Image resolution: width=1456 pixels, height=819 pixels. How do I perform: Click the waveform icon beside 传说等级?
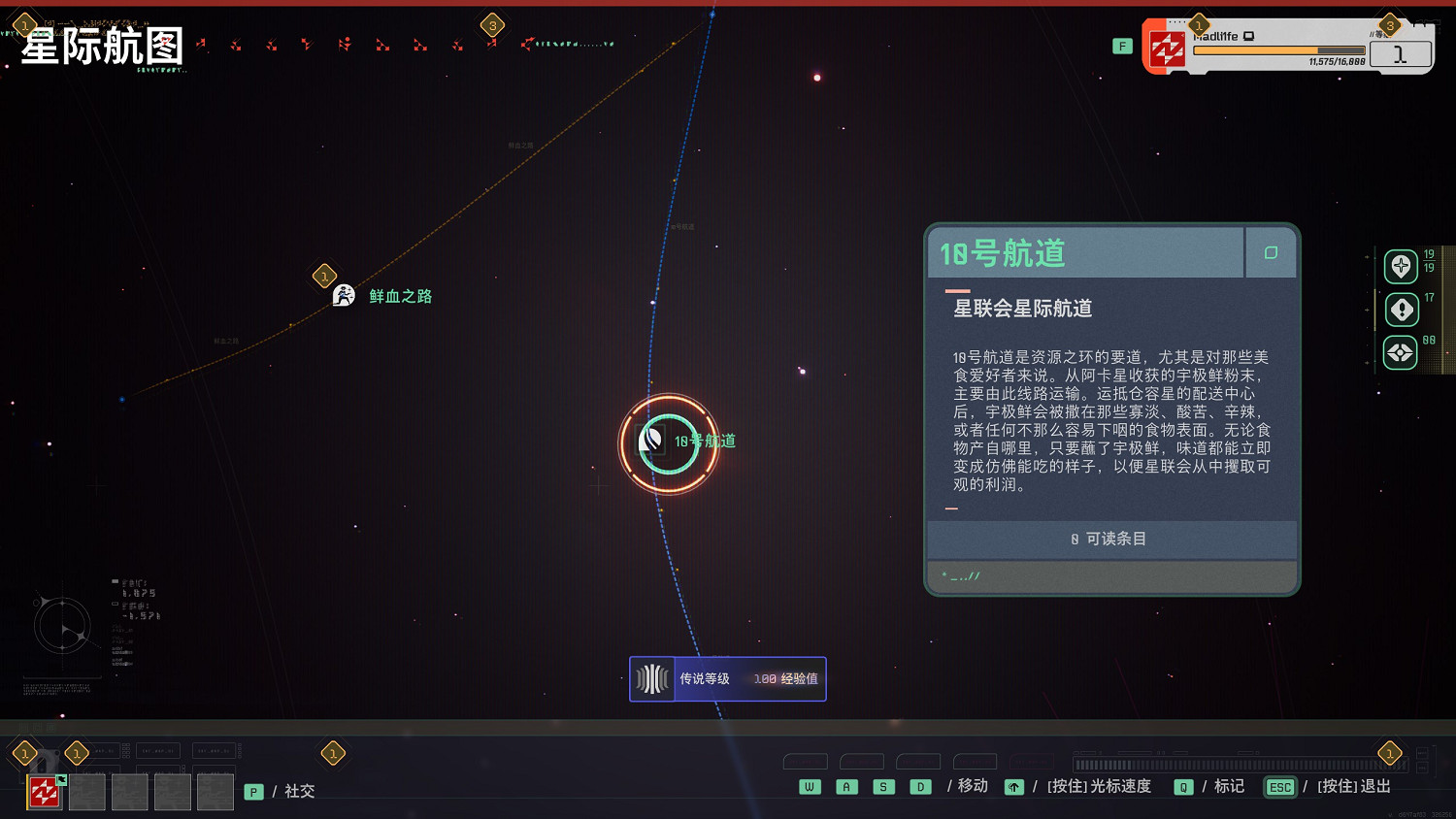(x=651, y=678)
